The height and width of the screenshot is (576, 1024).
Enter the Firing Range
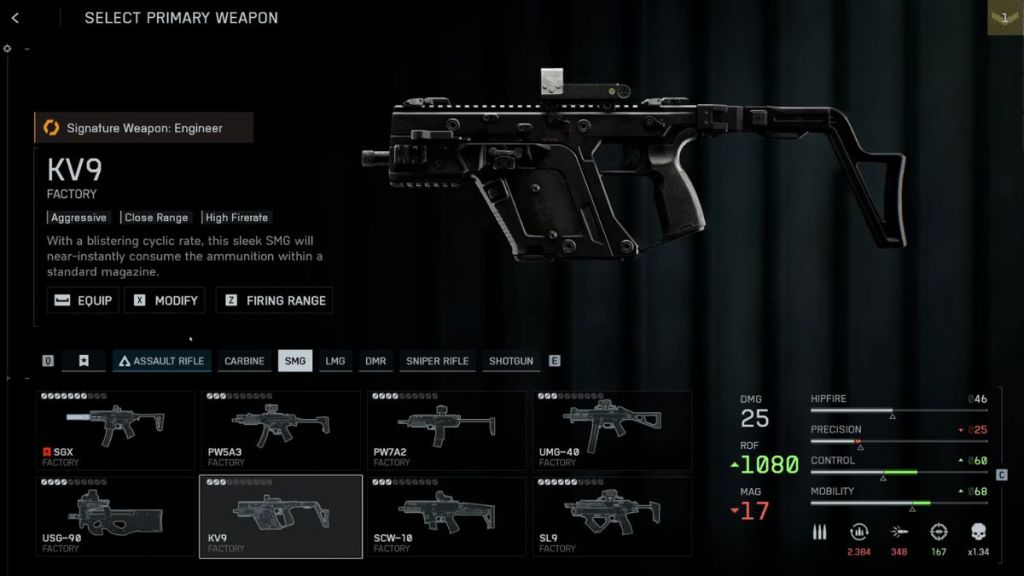(274, 300)
